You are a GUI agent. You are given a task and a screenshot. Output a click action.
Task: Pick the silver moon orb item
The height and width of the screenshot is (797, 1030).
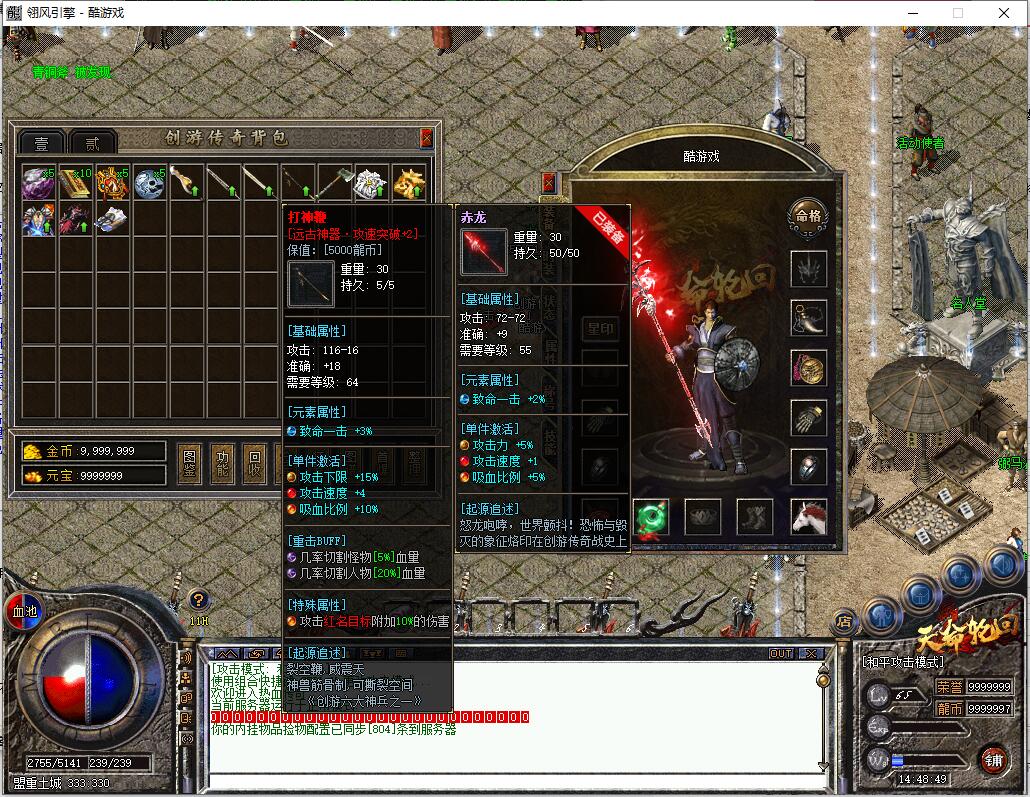150,182
